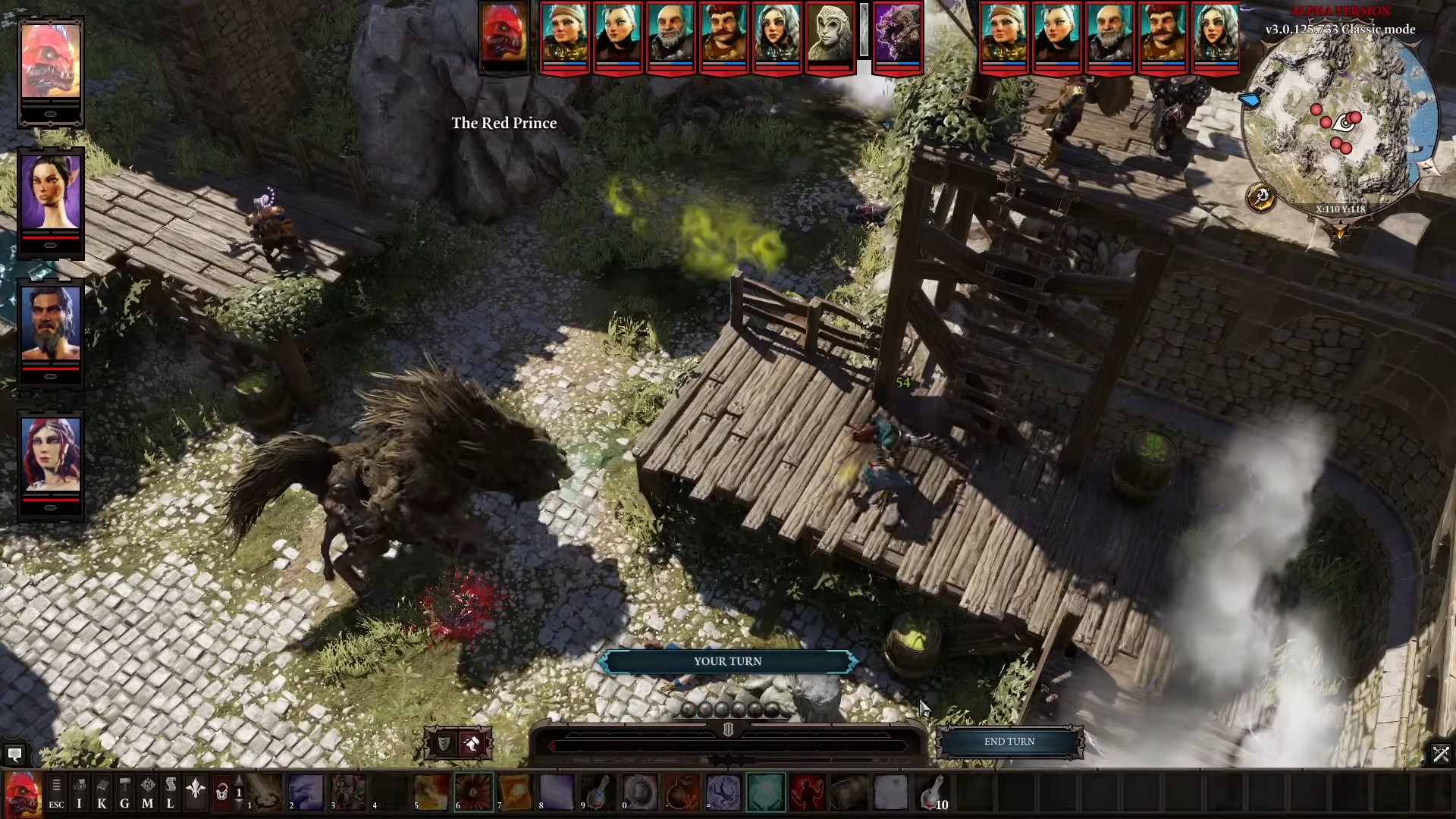The height and width of the screenshot is (819, 1456).
Task: Select the red-haired woman party portrait
Action: [50, 455]
